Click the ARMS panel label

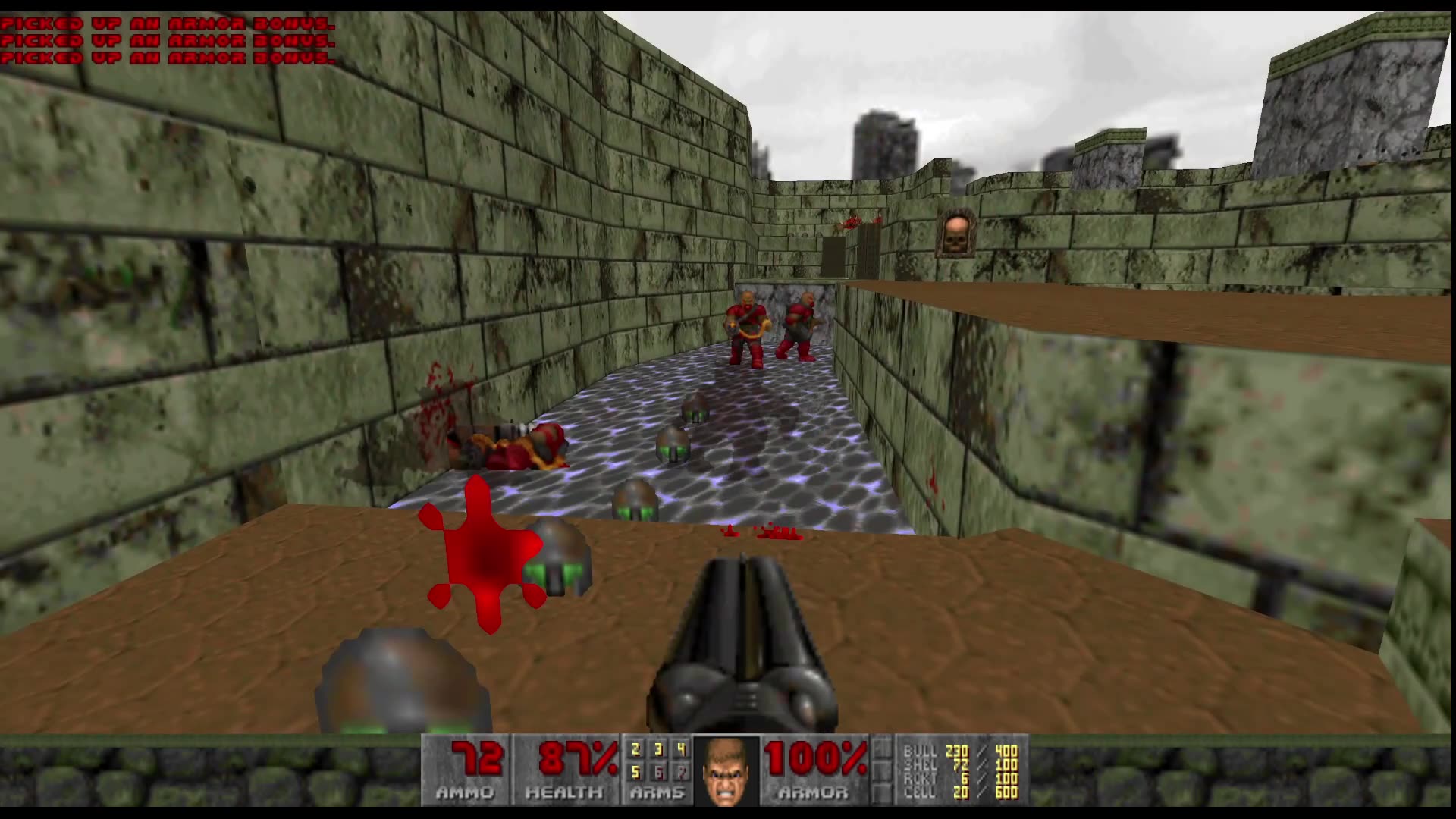point(656,795)
